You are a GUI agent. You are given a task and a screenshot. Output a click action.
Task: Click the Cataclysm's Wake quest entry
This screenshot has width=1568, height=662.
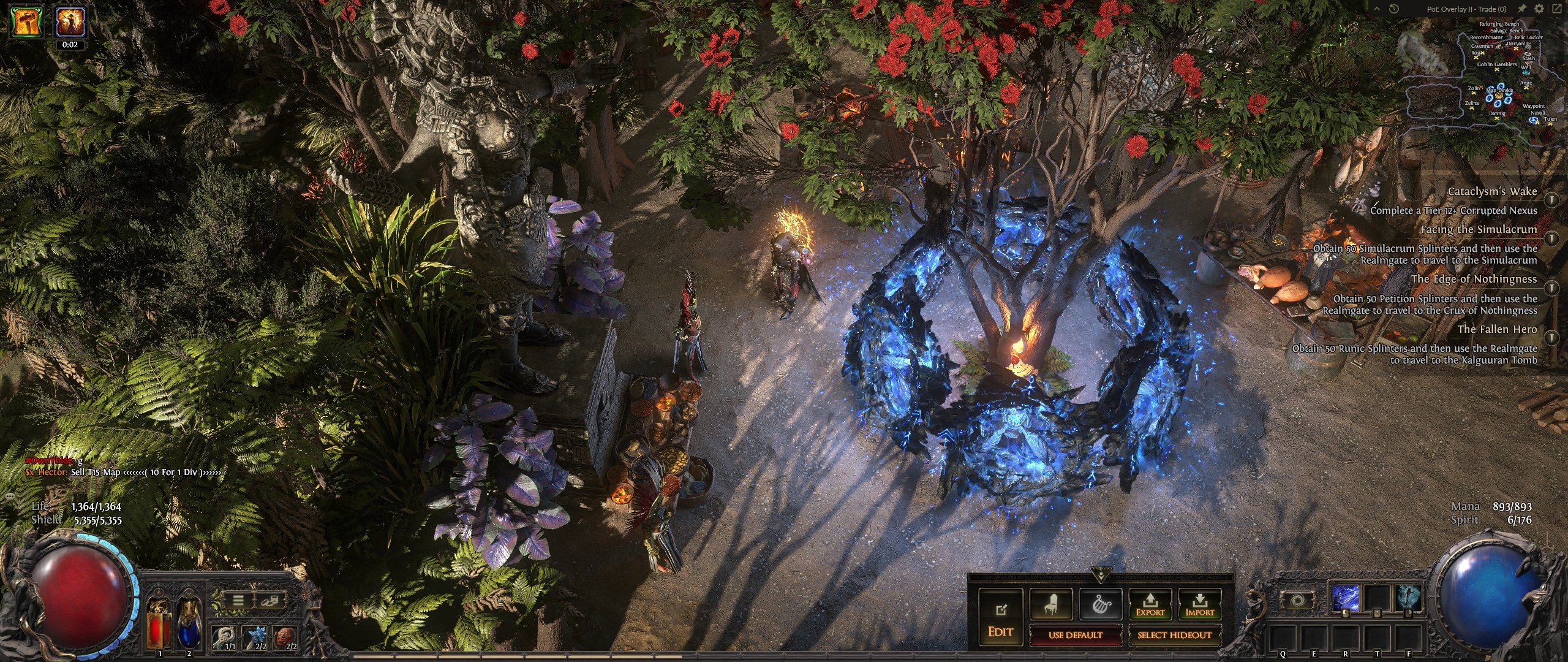(x=1491, y=192)
